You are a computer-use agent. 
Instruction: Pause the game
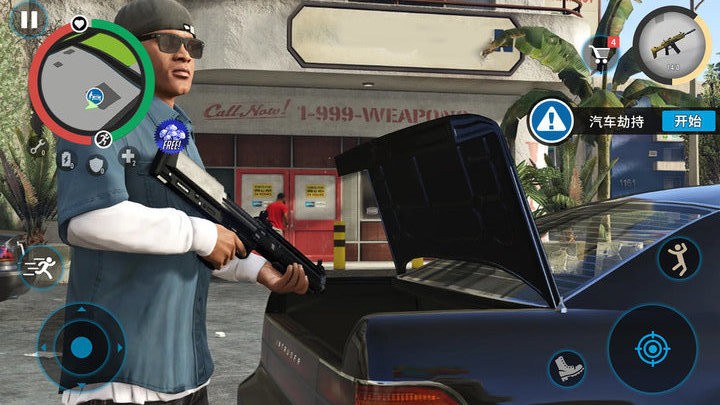pyautogui.click(x=29, y=18)
